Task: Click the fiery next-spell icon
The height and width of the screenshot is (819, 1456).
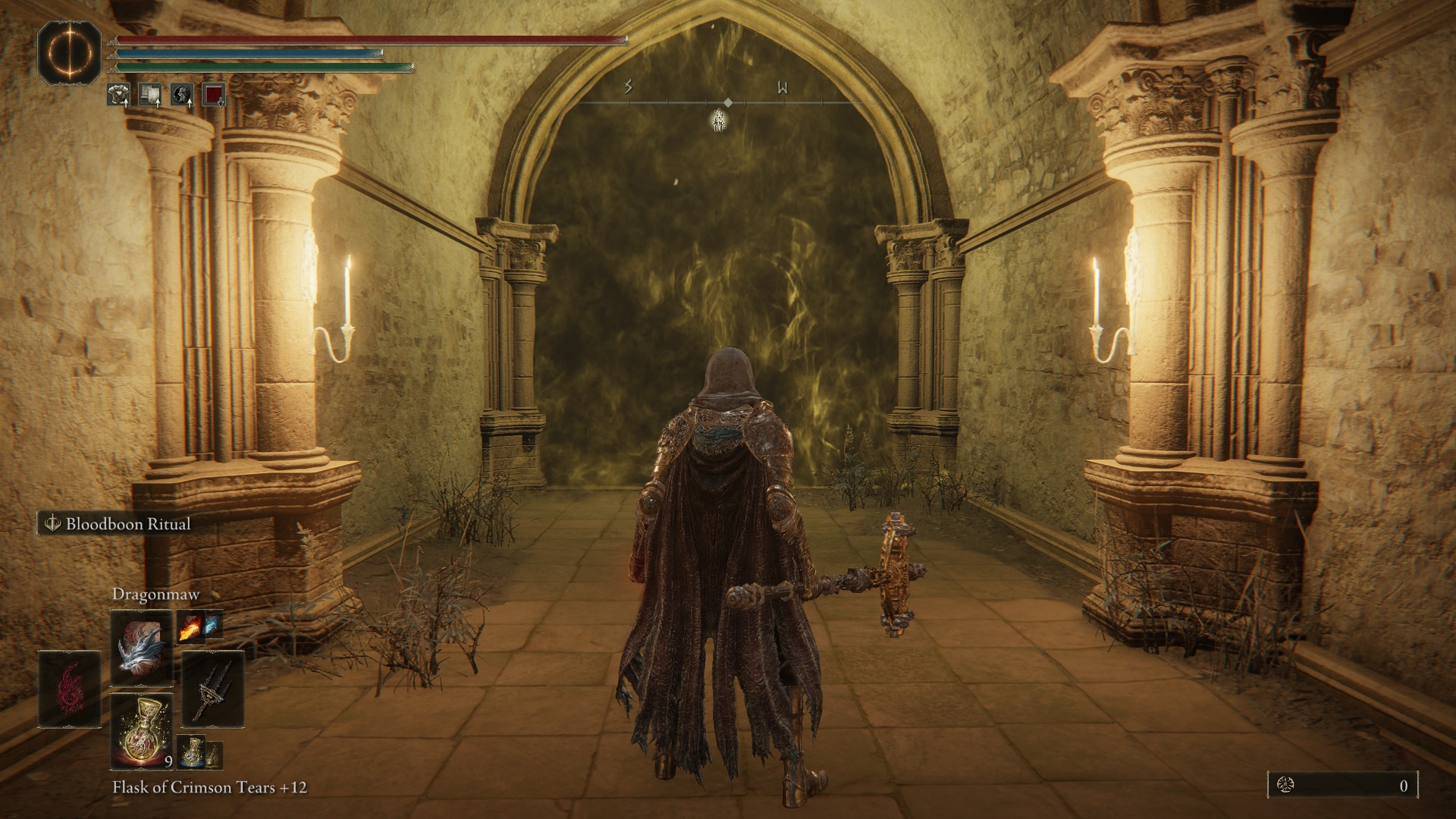Action: point(190,627)
